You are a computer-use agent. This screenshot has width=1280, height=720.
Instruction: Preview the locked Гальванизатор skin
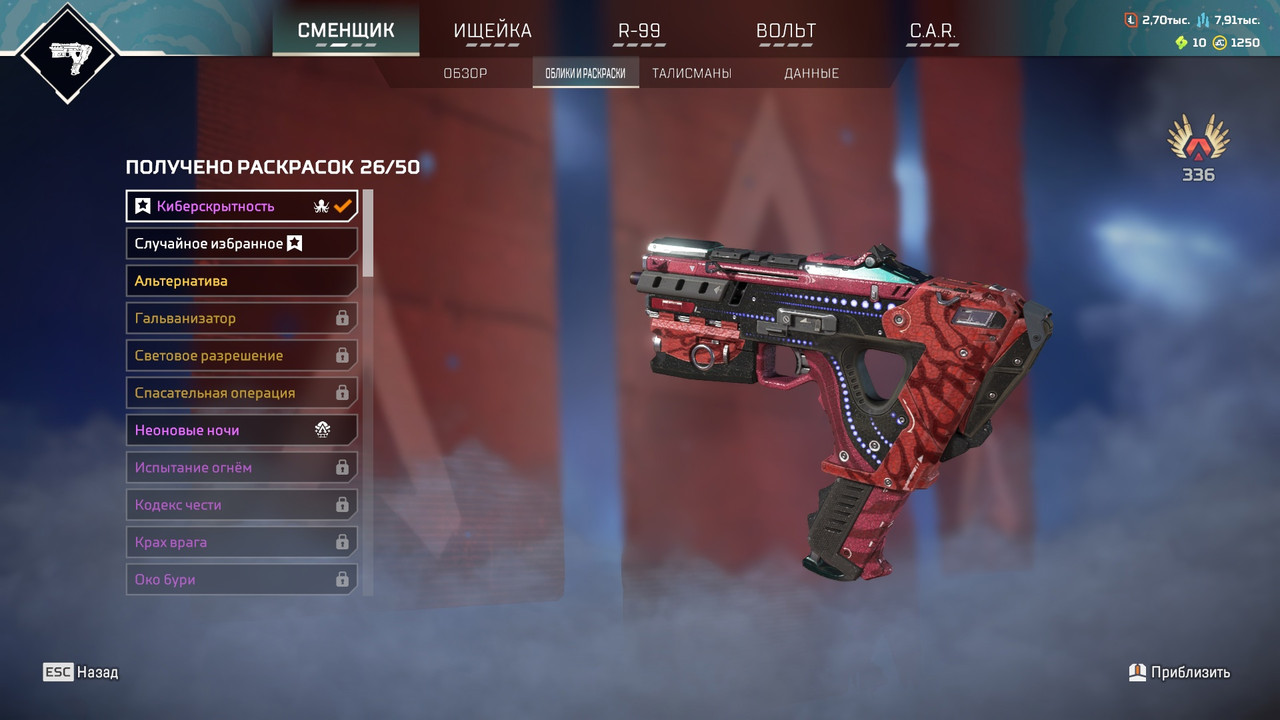coord(241,318)
